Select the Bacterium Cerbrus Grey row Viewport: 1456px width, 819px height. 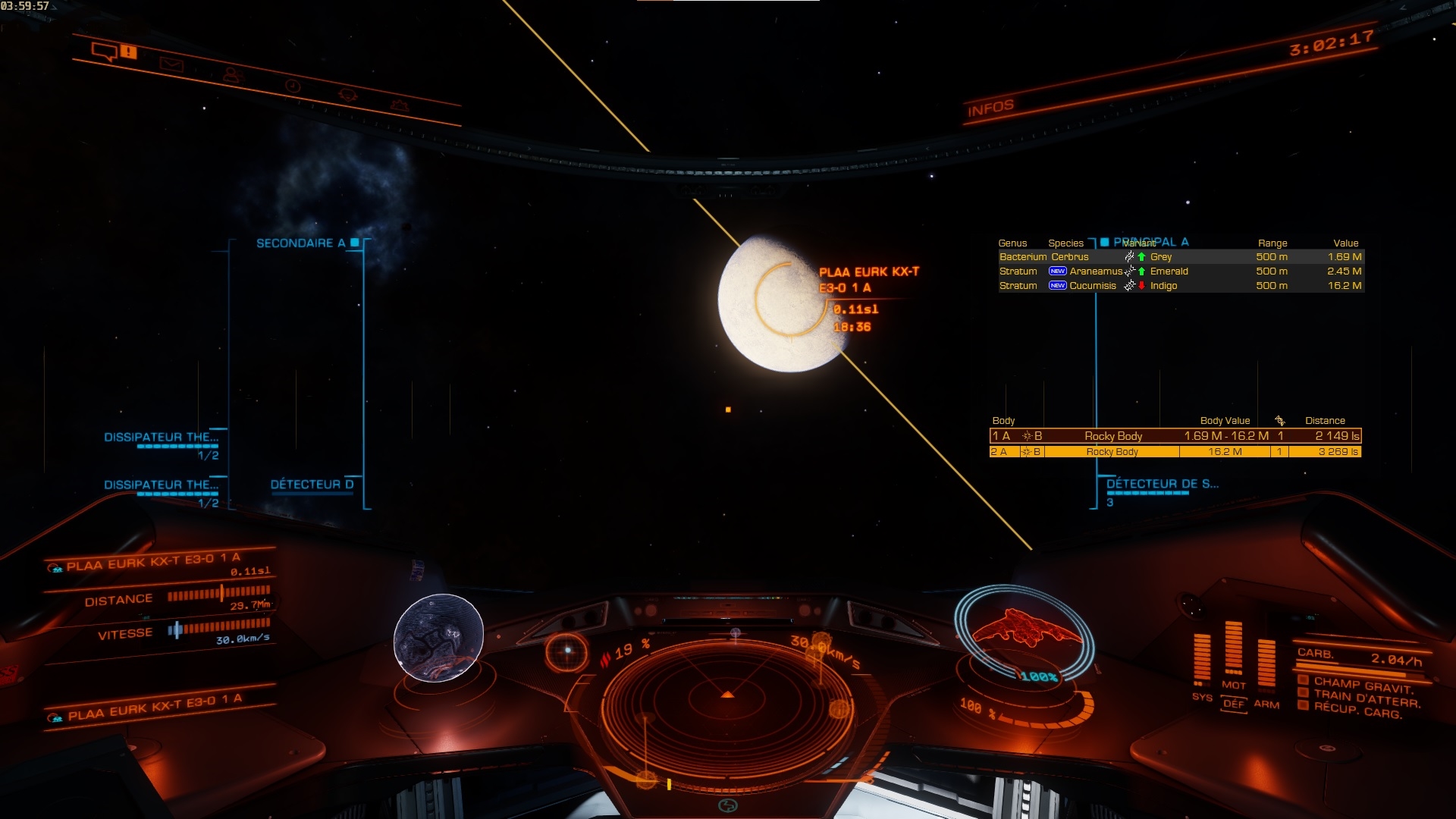tap(1180, 257)
